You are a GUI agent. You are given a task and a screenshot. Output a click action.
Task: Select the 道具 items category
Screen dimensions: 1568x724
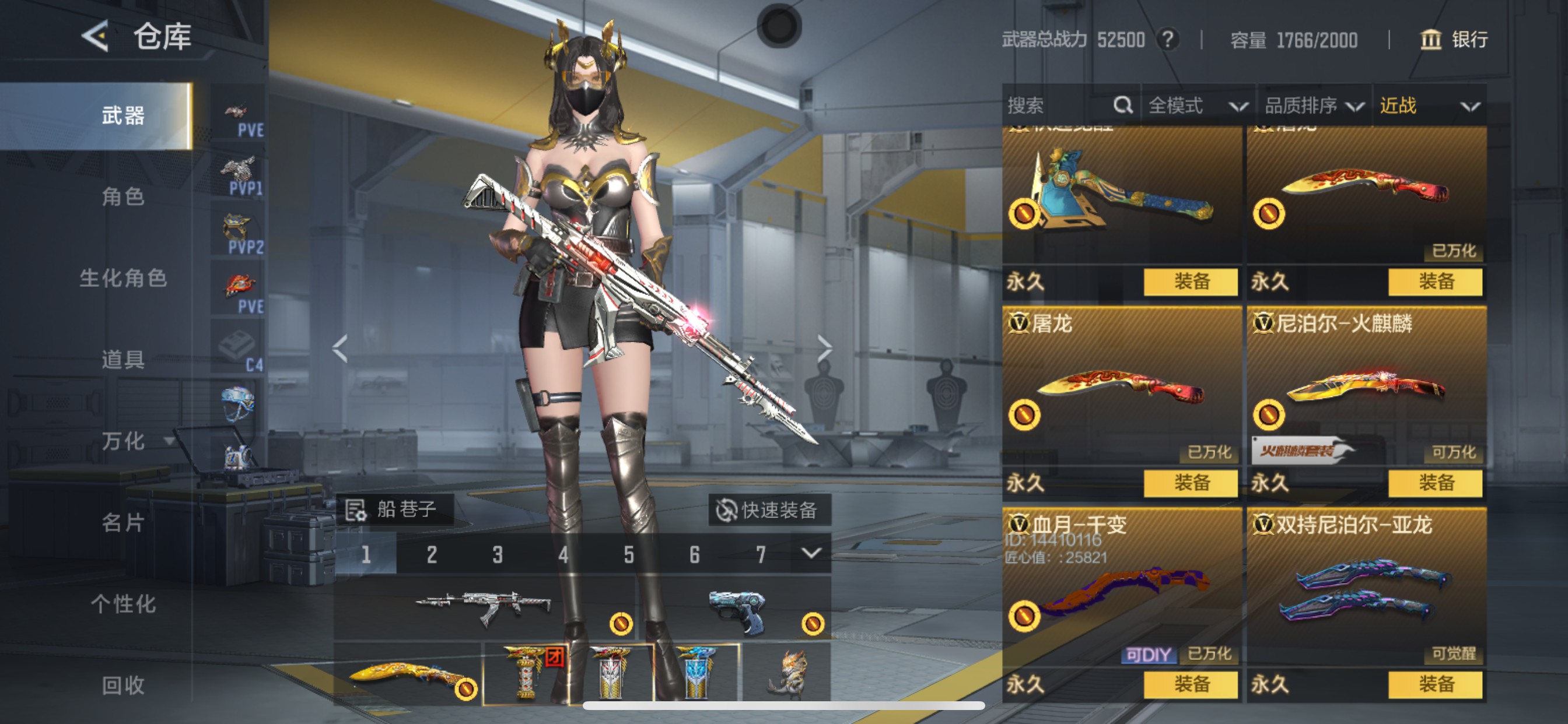click(123, 360)
